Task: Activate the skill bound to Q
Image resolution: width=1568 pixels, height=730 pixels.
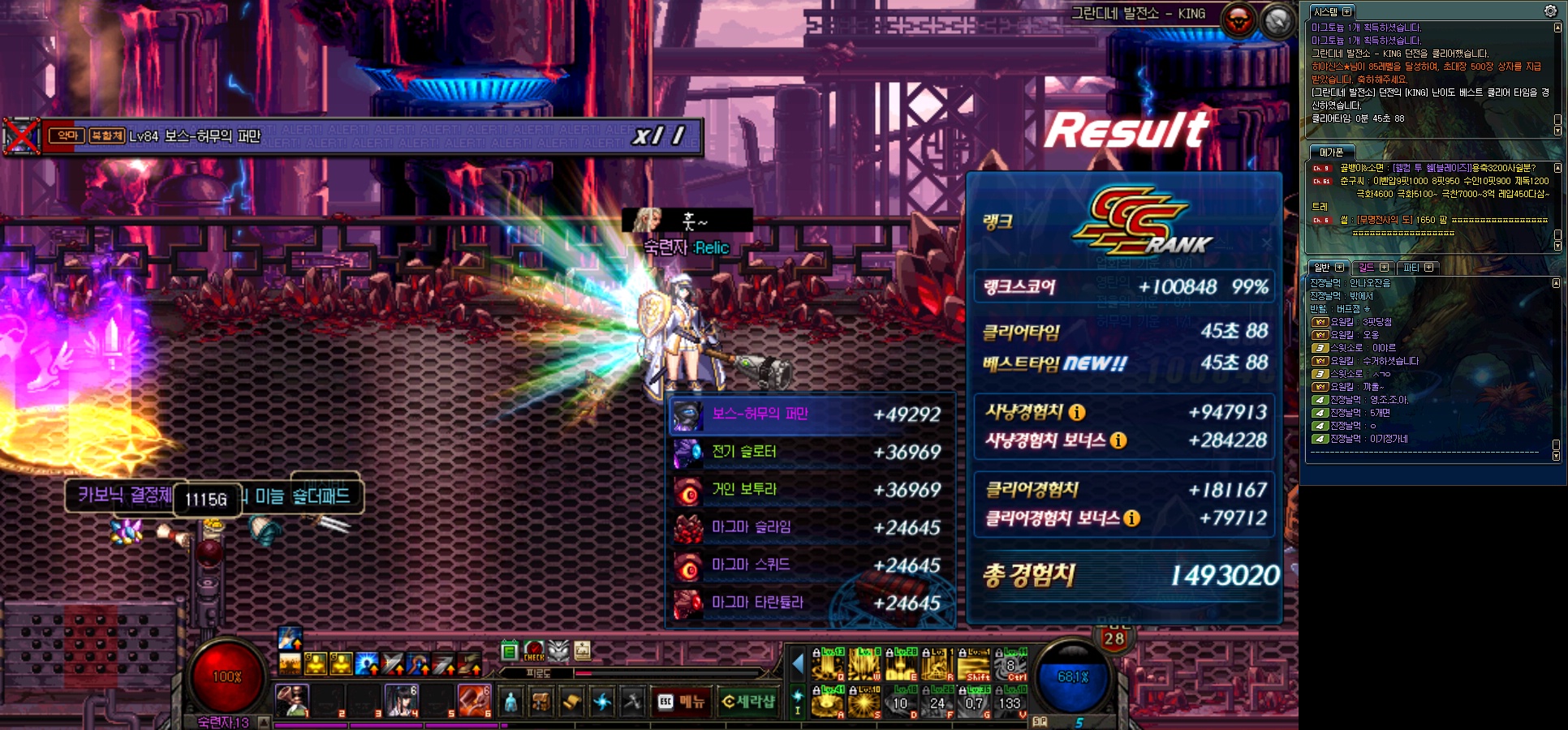Action: [x=828, y=665]
